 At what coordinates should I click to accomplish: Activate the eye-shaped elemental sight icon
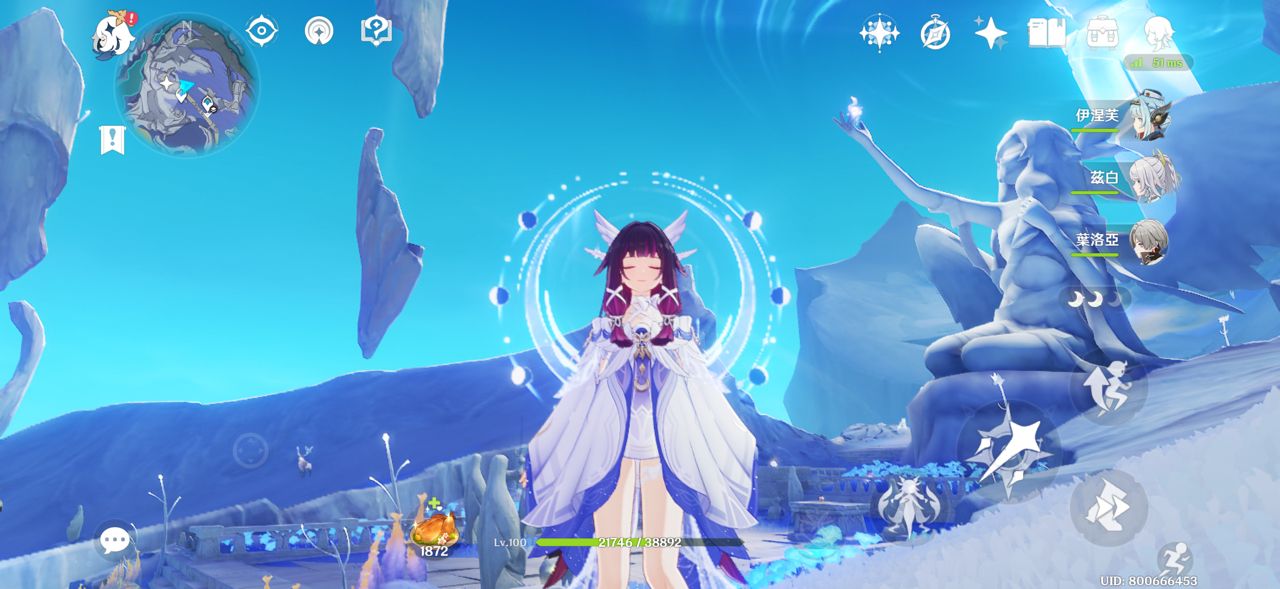(261, 31)
